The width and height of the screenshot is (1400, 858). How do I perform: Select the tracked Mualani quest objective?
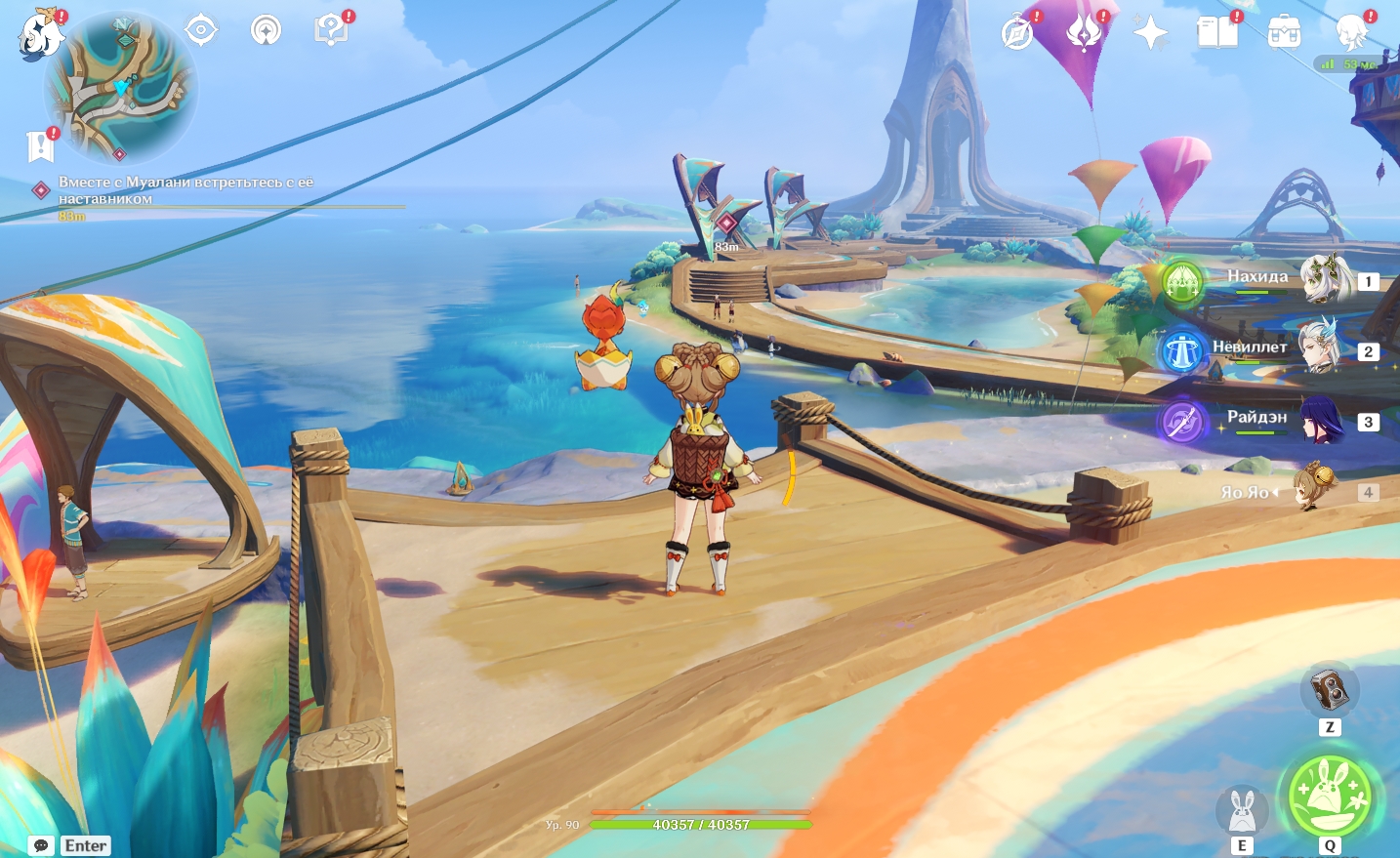pos(185,190)
